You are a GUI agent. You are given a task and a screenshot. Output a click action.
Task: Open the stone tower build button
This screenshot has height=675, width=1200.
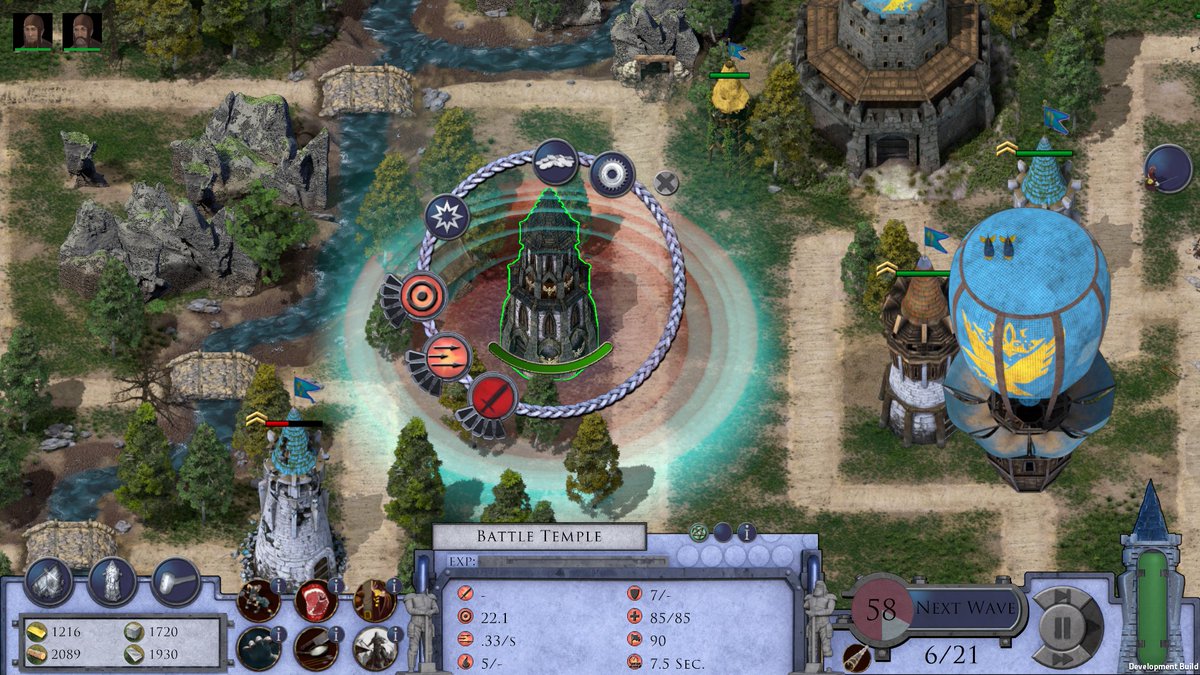(112, 580)
